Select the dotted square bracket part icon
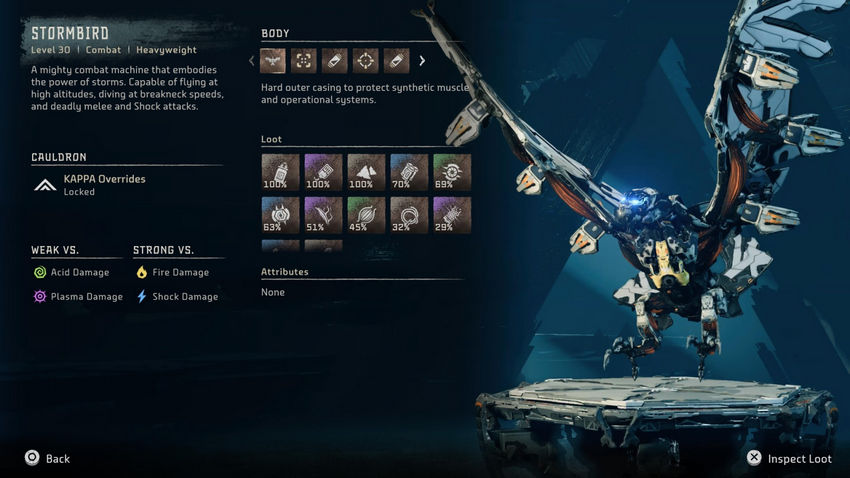Viewport: 850px width, 478px height. click(x=304, y=61)
